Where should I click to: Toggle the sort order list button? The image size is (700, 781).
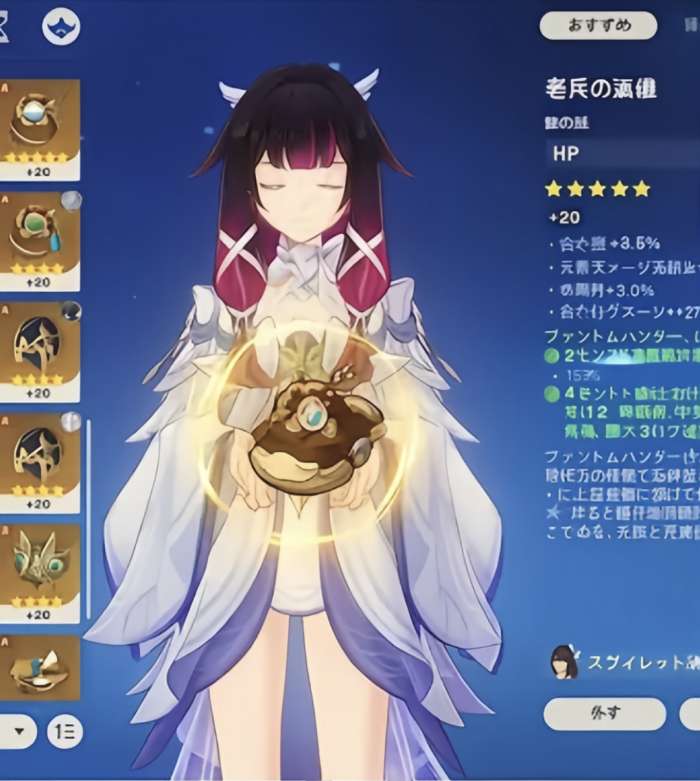point(66,731)
